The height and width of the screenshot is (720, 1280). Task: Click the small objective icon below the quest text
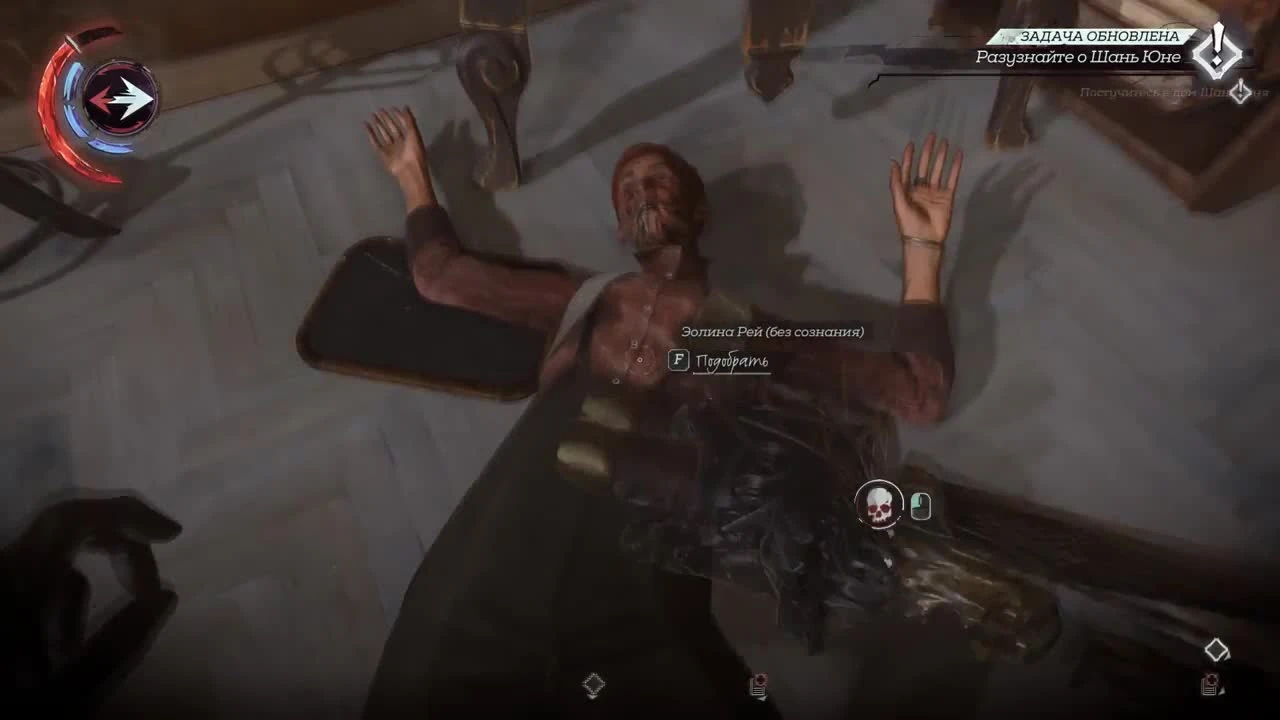(1241, 92)
